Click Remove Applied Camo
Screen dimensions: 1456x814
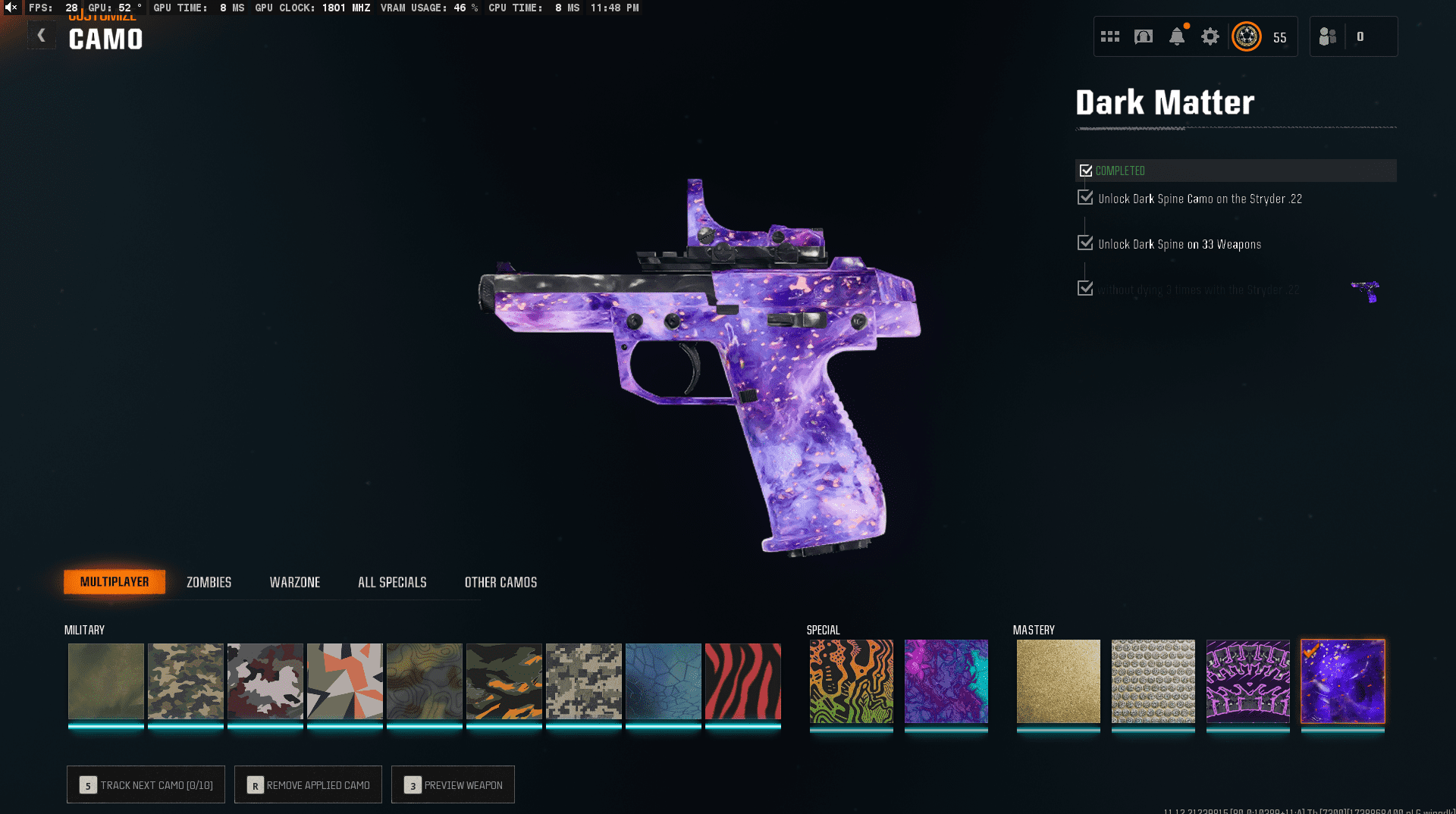pos(308,785)
